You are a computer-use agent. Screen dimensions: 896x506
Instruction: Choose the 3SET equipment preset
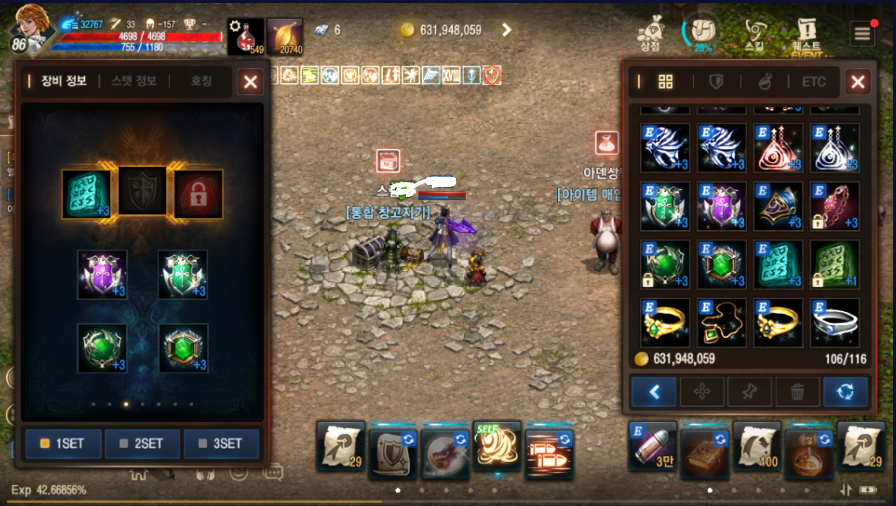[221, 444]
